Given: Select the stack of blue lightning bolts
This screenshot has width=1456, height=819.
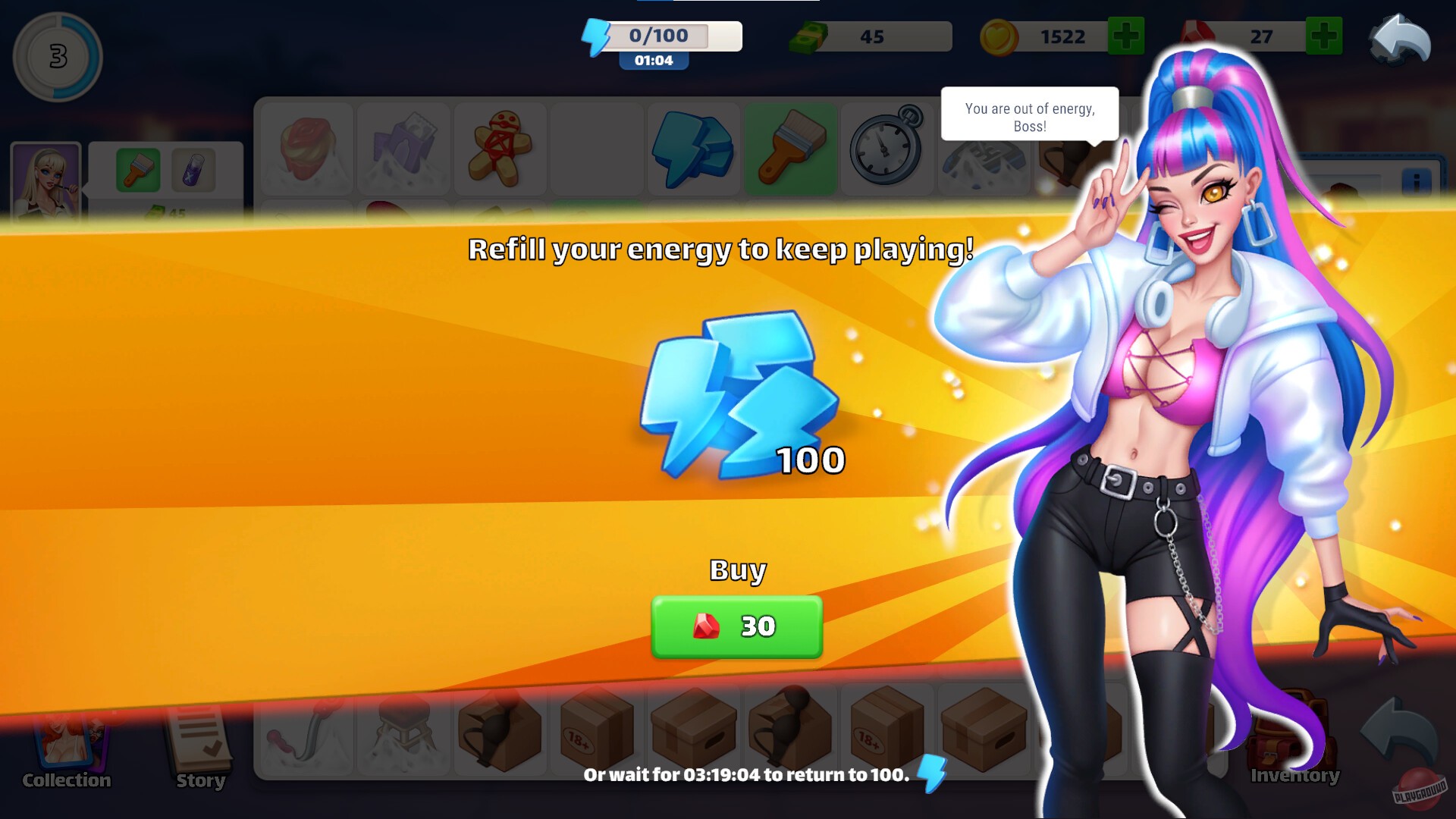Looking at the screenshot, I should point(692,148).
